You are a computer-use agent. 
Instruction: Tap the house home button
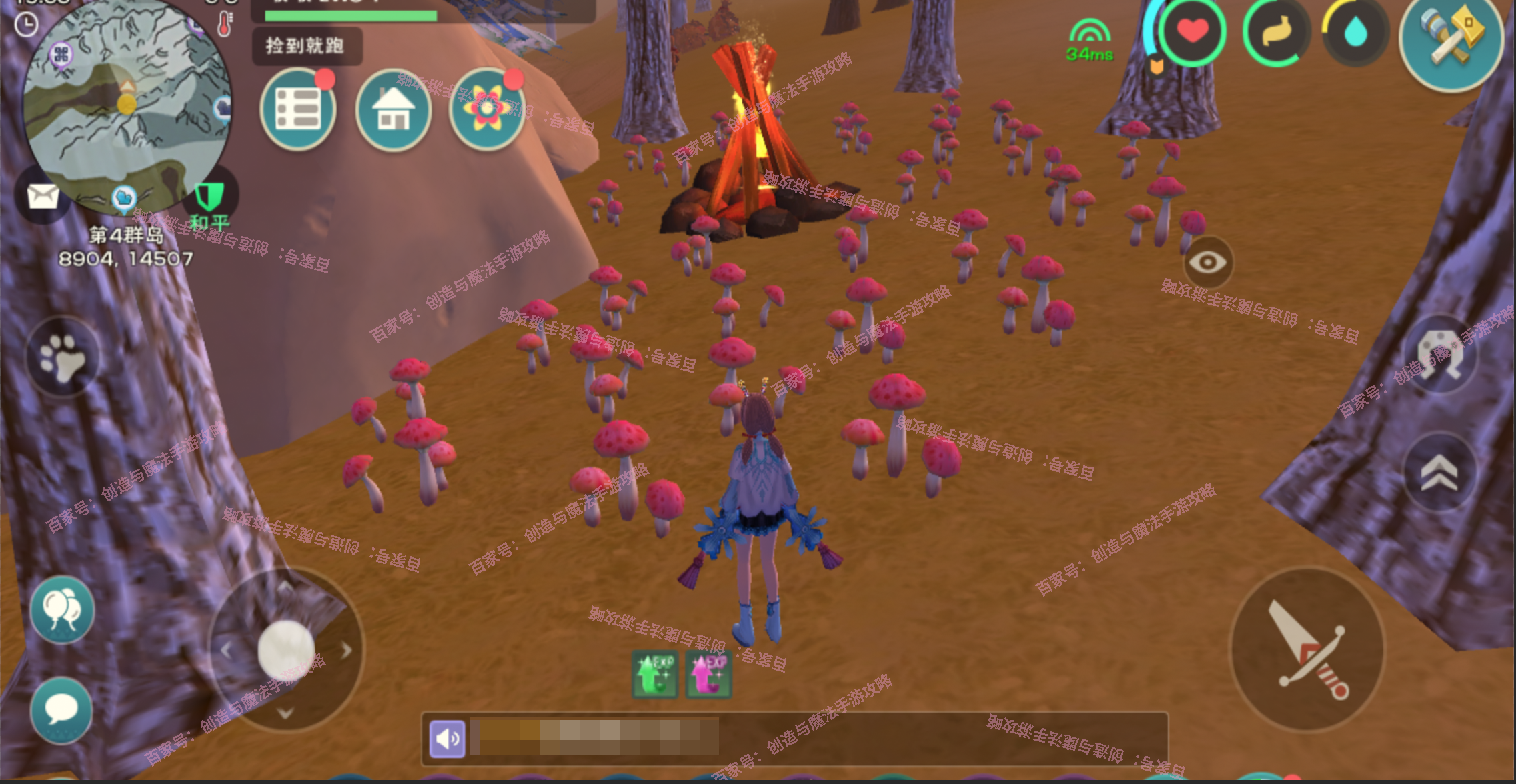point(393,110)
